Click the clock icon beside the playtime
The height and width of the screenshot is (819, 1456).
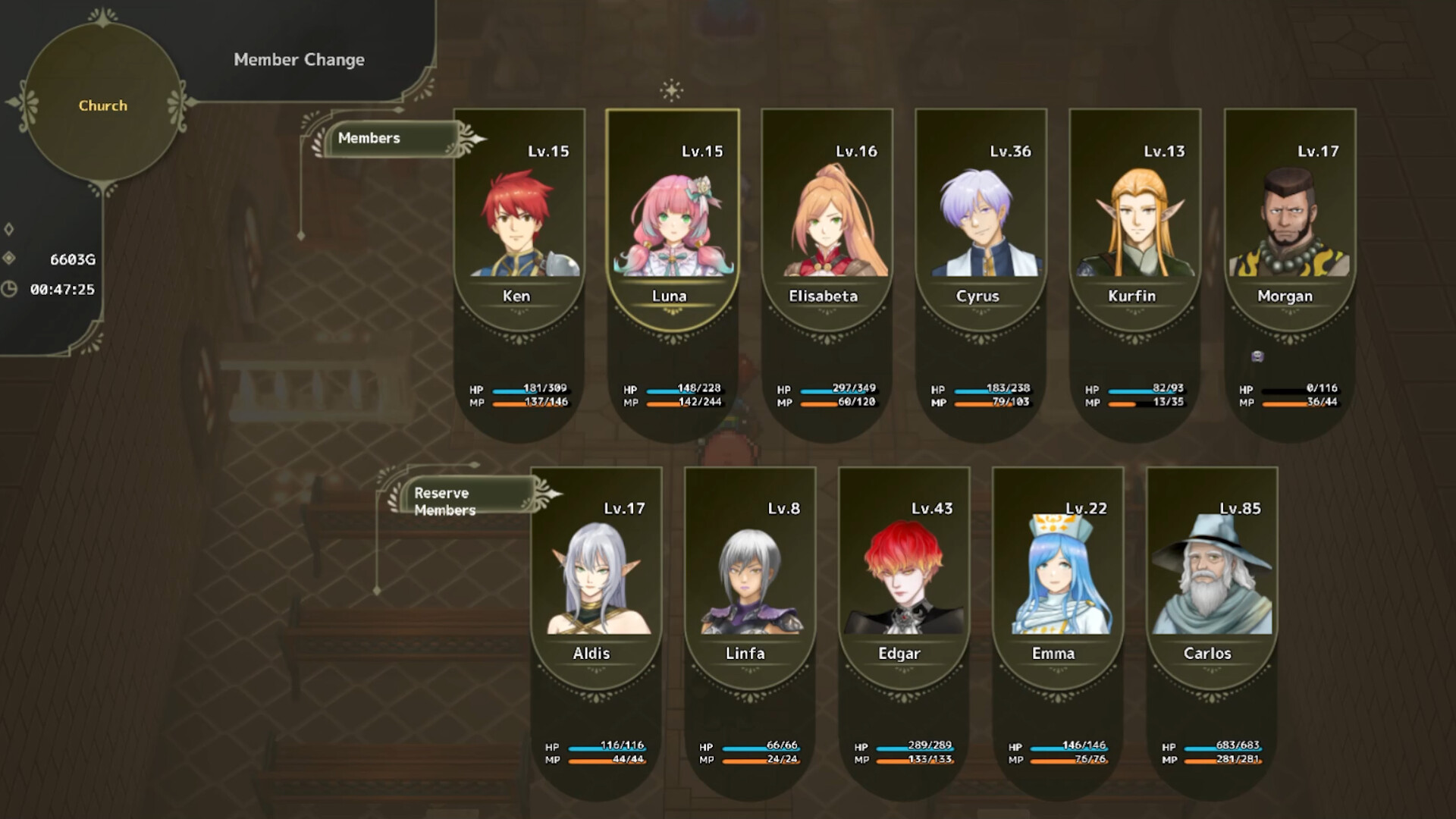pos(11,287)
